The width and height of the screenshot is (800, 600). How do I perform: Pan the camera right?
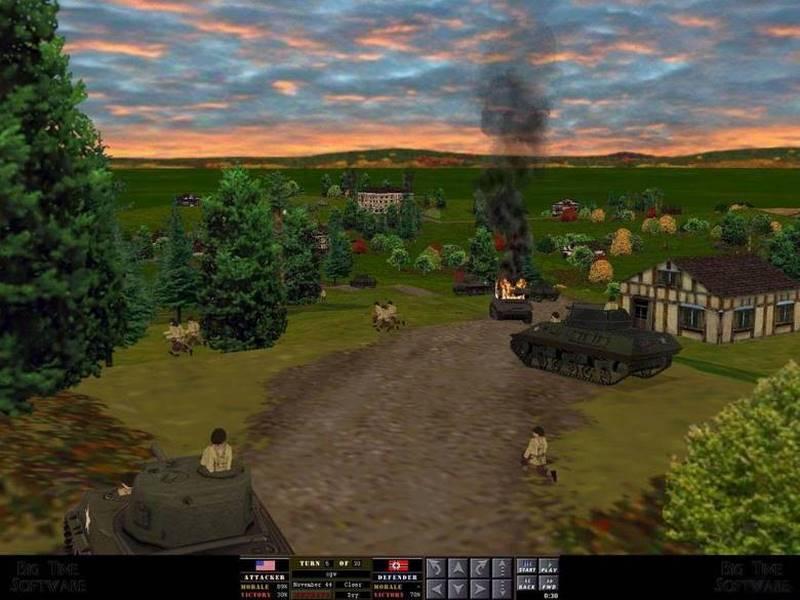[x=480, y=589]
